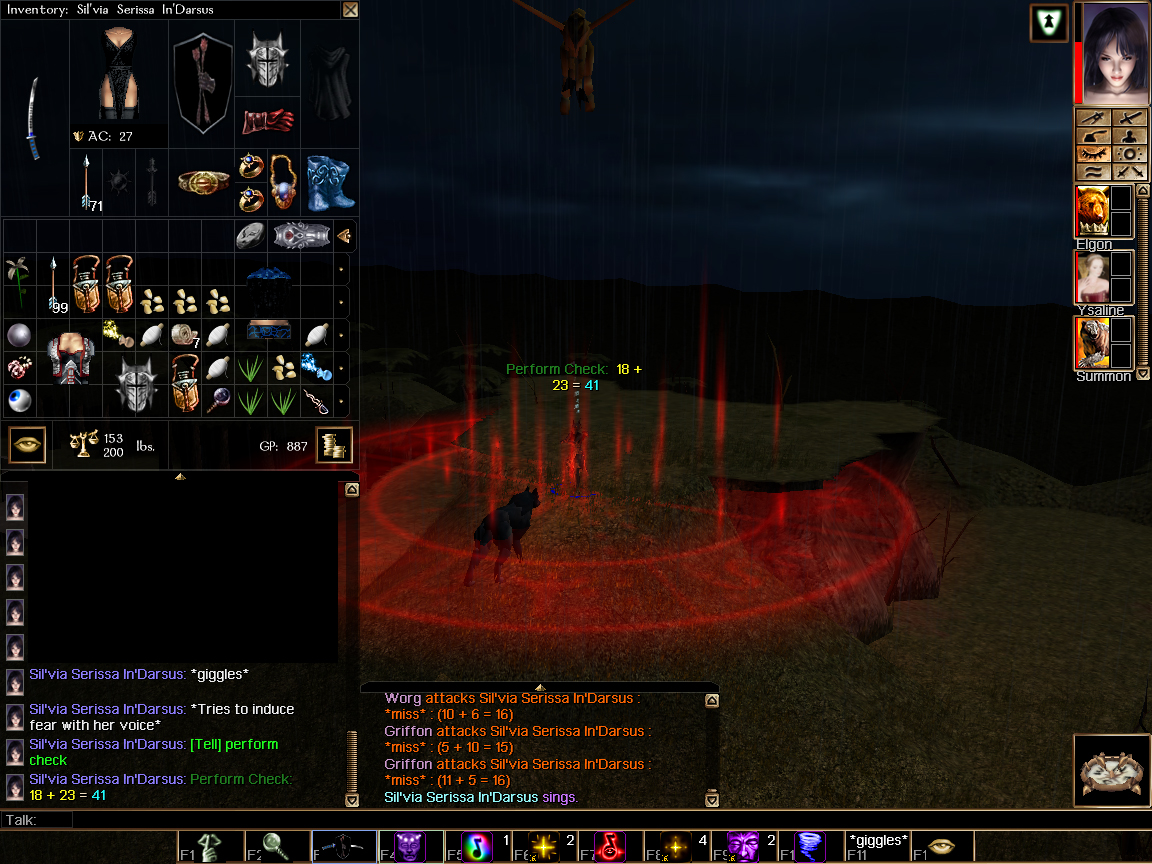
Task: Activate the tornado spell quickbar slot
Action: point(811,847)
